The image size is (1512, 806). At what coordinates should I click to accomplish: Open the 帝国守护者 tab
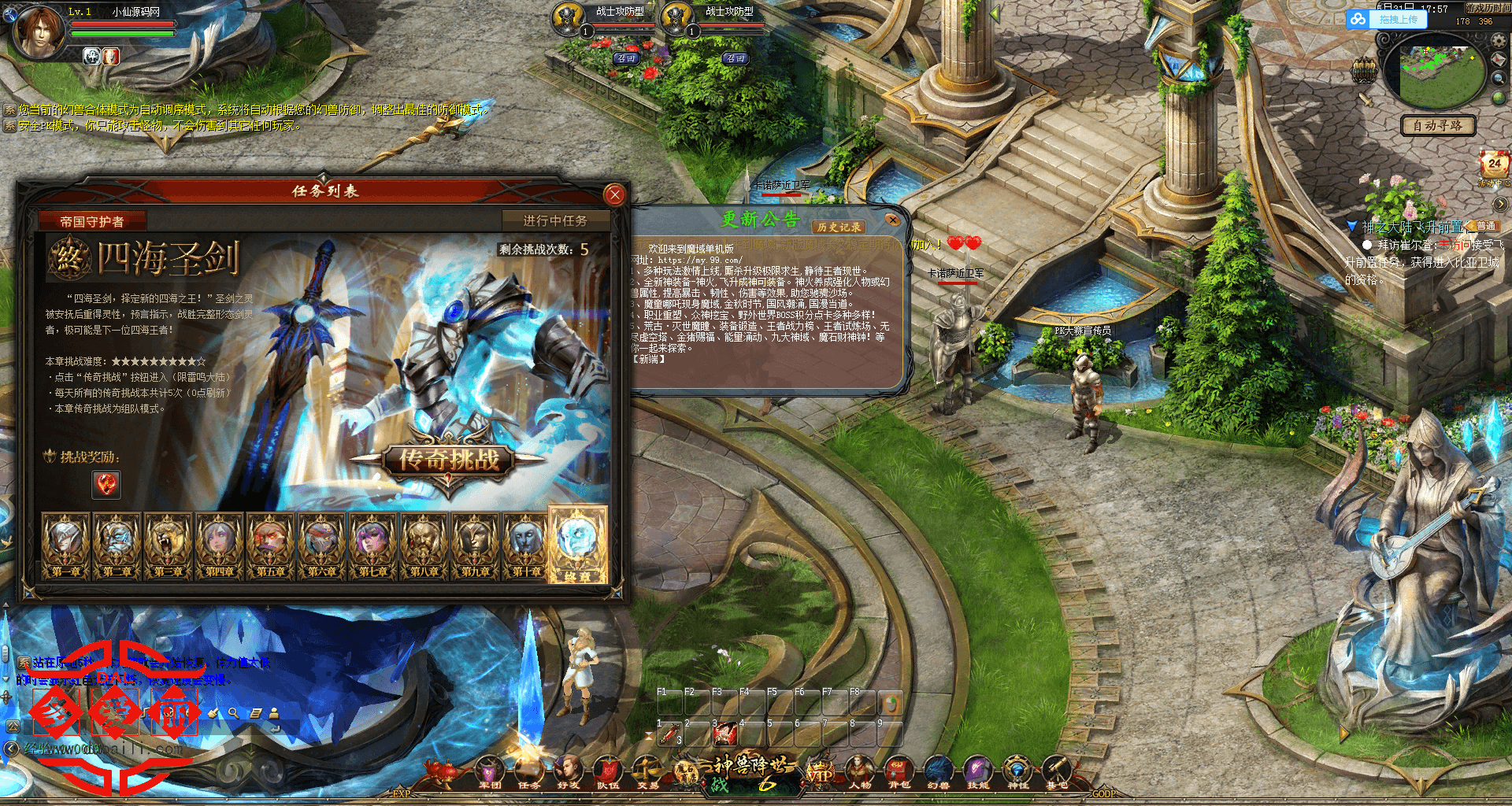(92, 222)
